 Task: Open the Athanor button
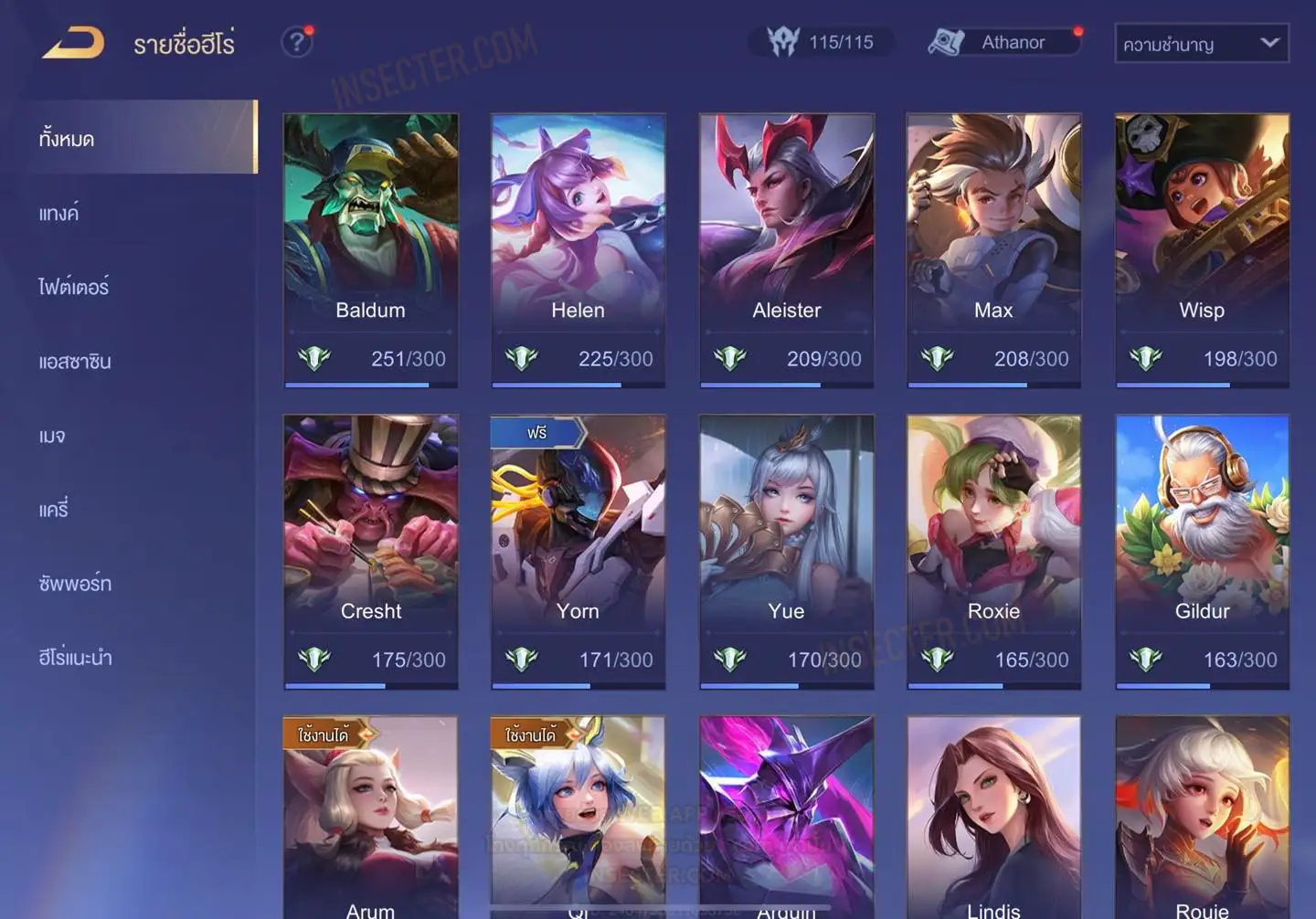click(x=1004, y=42)
